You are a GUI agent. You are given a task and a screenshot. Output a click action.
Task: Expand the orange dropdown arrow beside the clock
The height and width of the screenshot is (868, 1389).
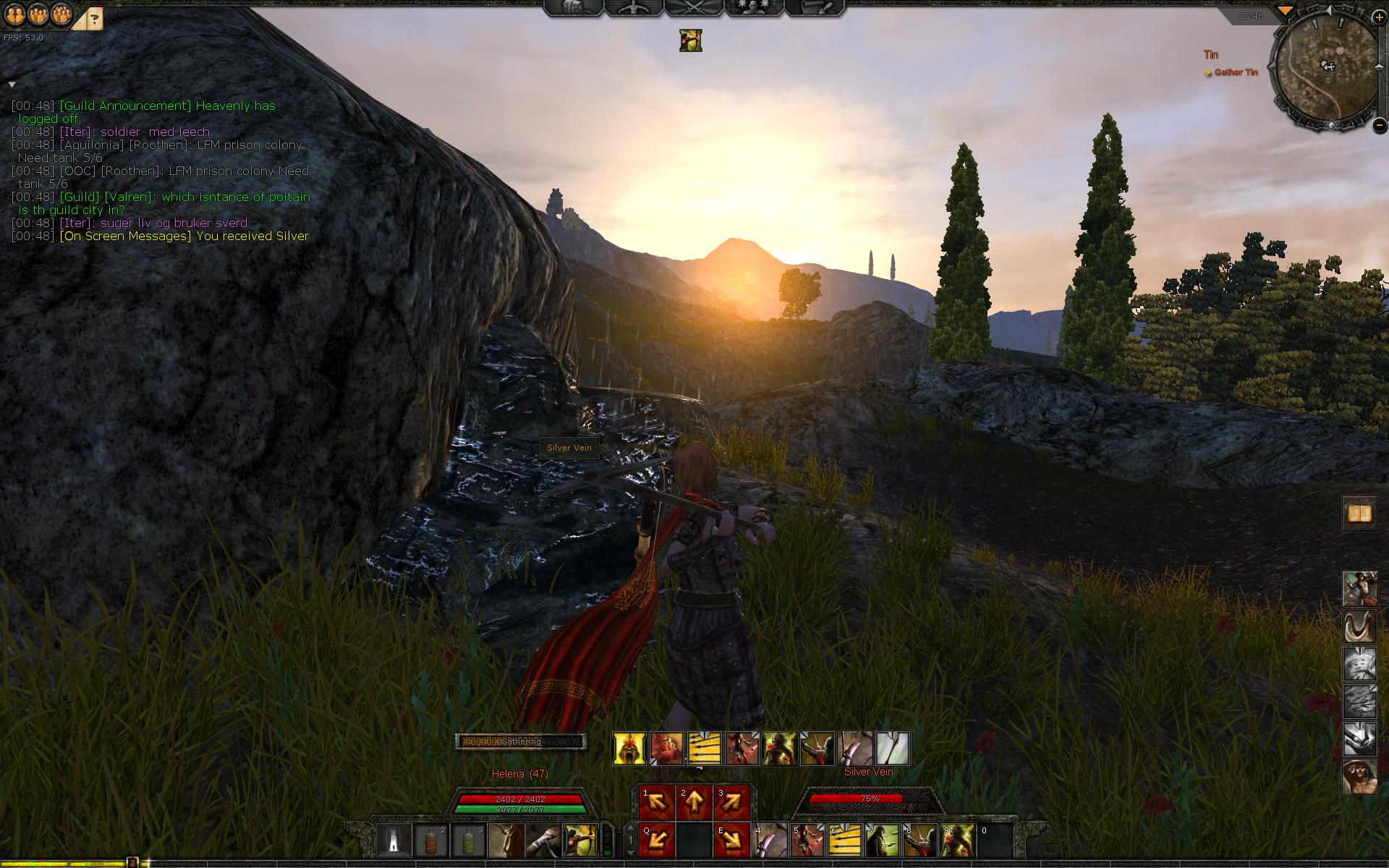point(1285,11)
